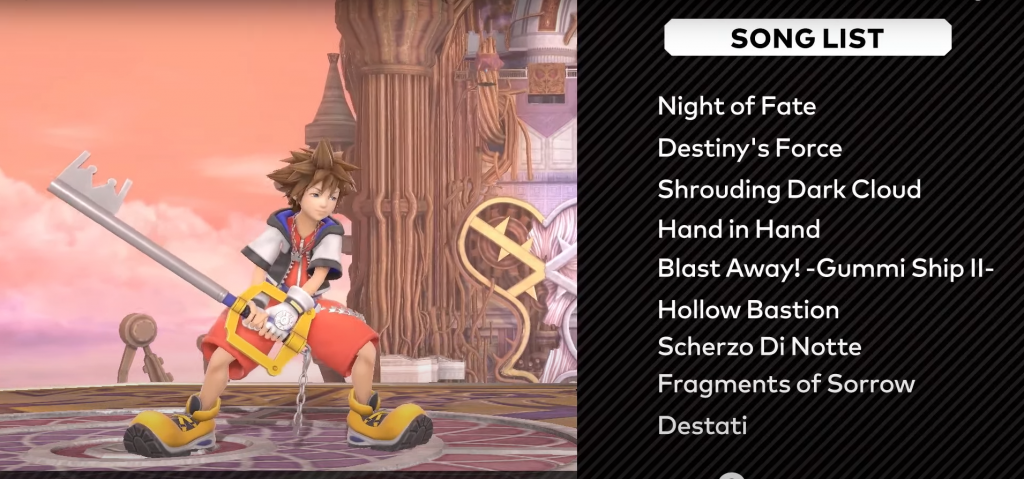Screen dimensions: 1024x479
Task: Choose the Fragments of Sorrow song
Action: (x=786, y=384)
